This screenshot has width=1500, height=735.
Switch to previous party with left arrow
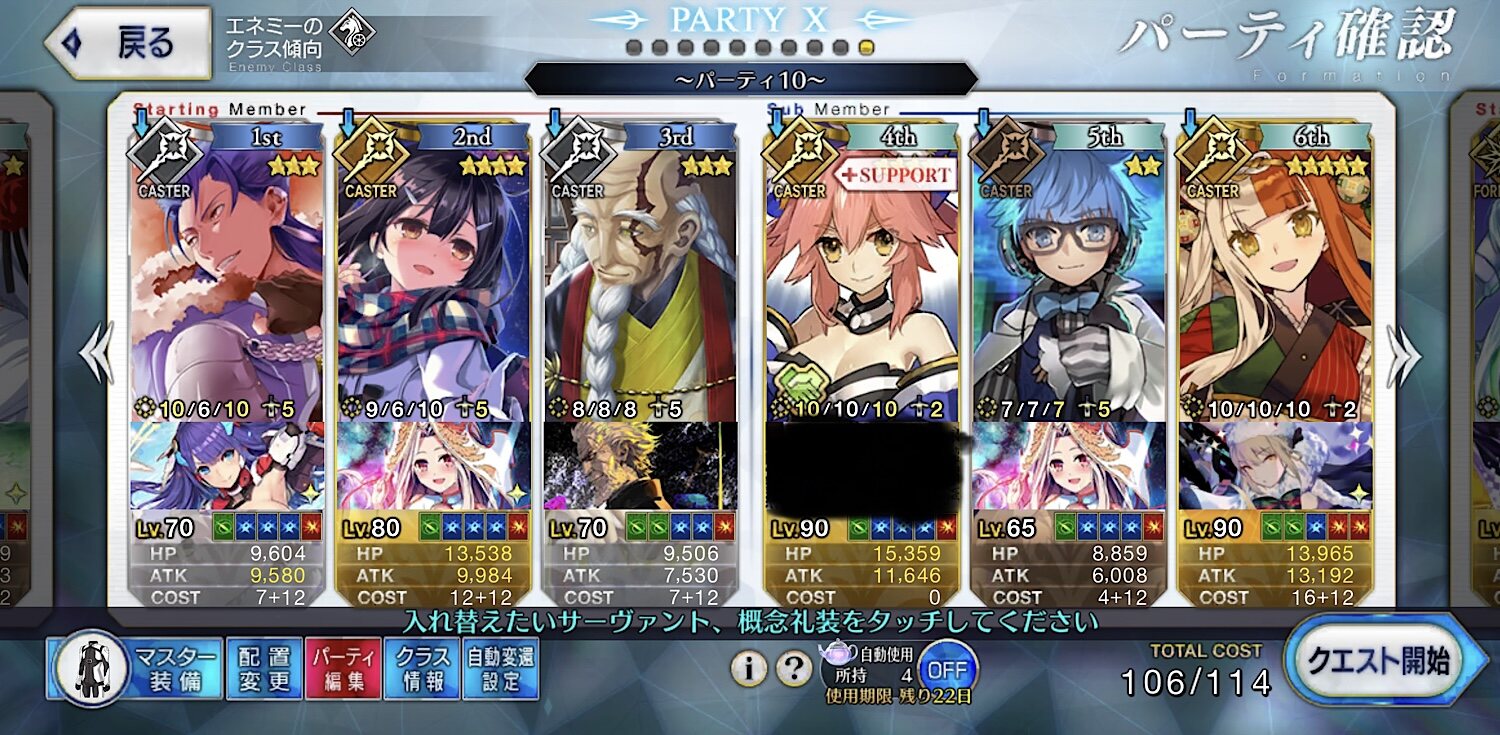[98, 357]
